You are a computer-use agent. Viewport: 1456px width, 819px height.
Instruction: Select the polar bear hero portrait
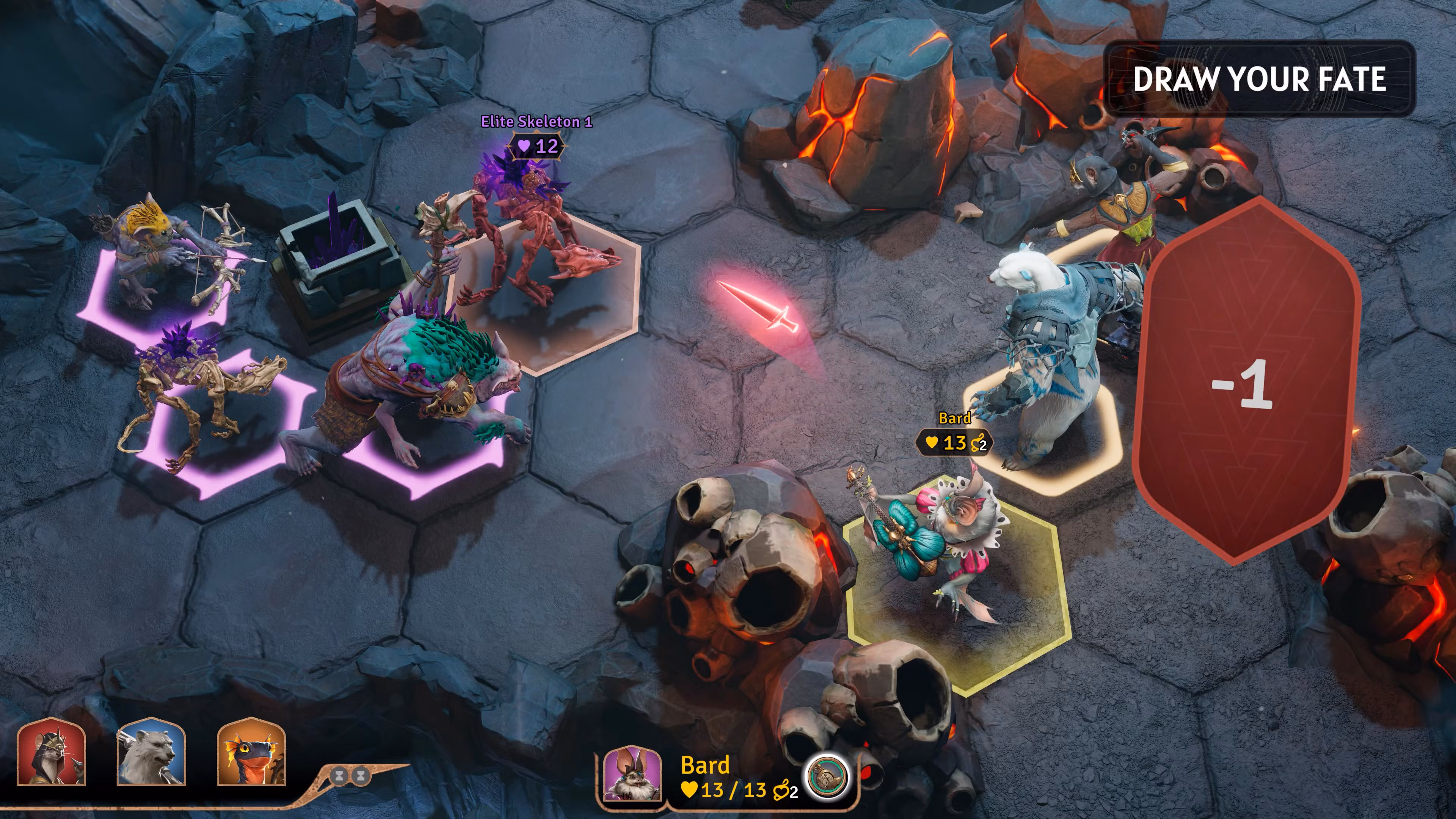[152, 752]
